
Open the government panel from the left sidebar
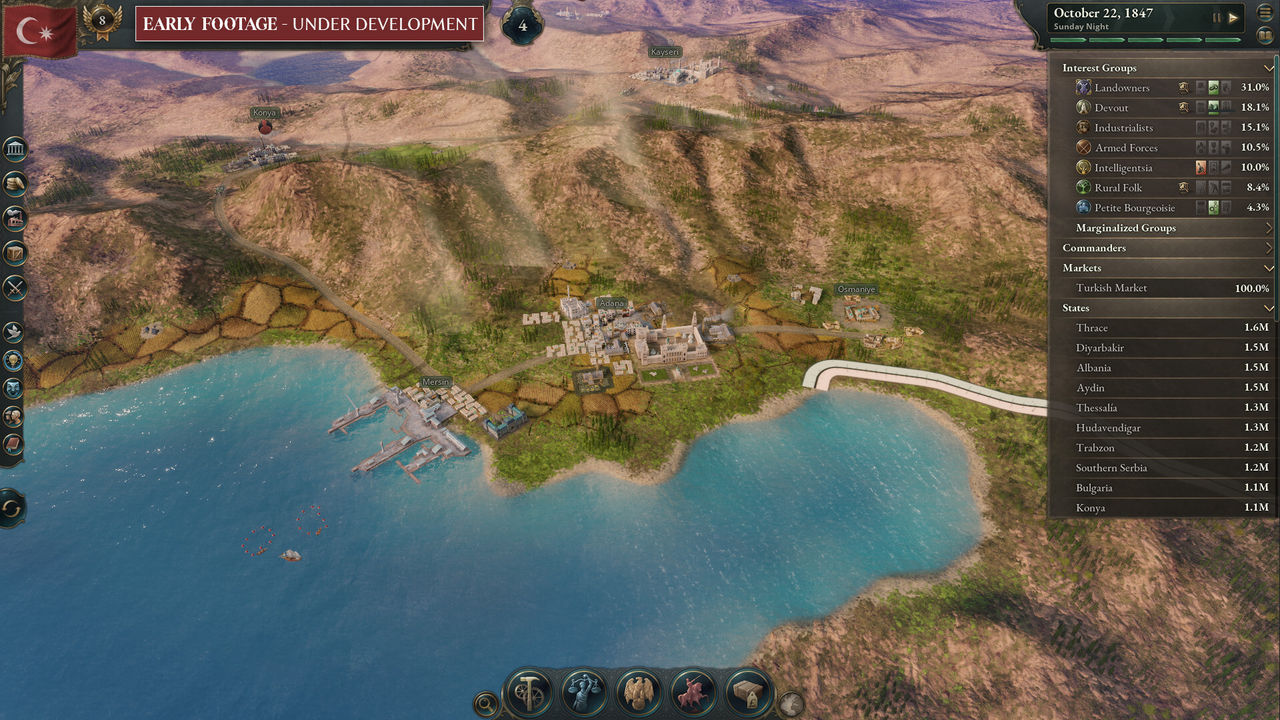(x=15, y=148)
